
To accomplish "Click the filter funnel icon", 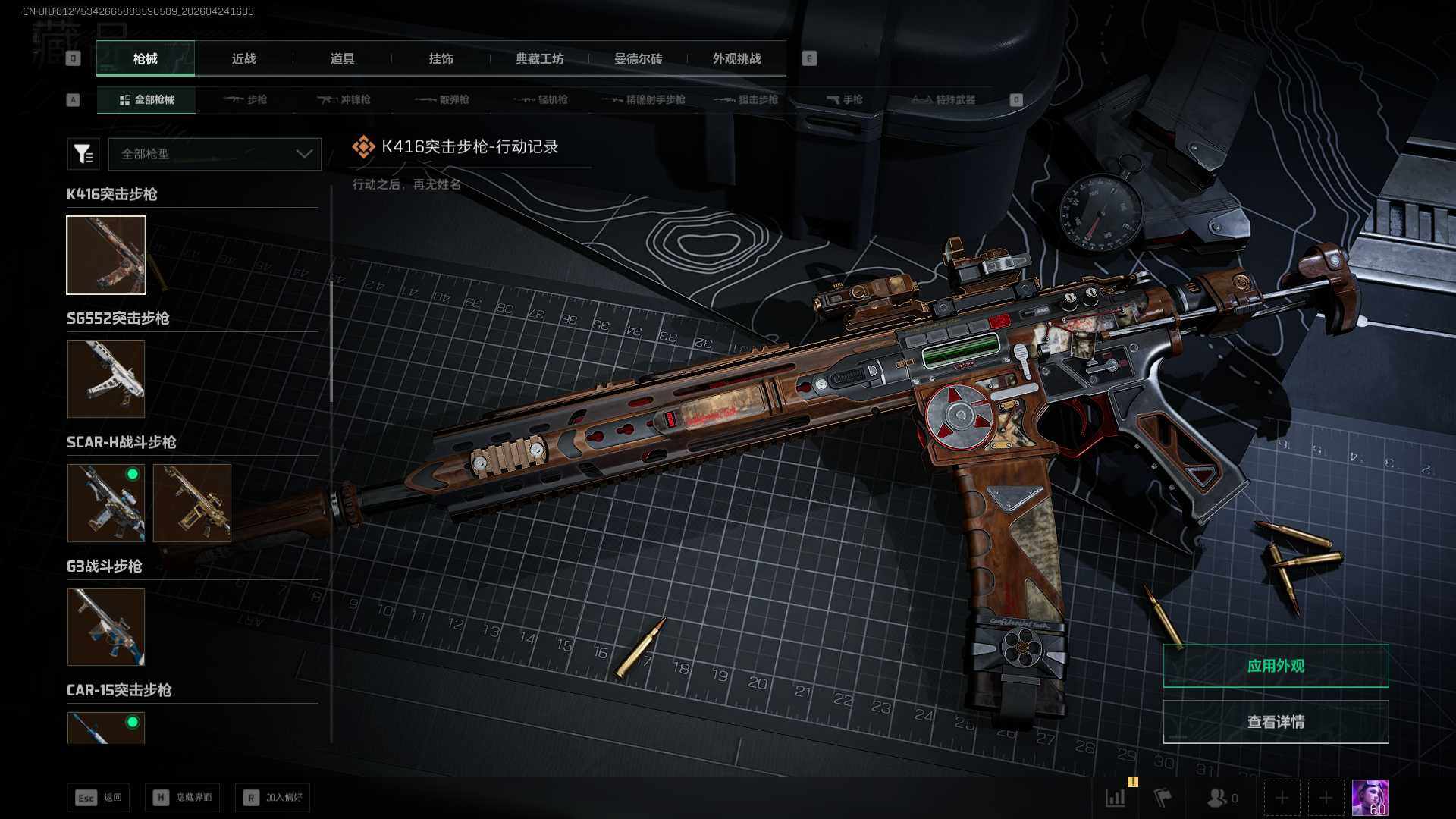I will [83, 154].
